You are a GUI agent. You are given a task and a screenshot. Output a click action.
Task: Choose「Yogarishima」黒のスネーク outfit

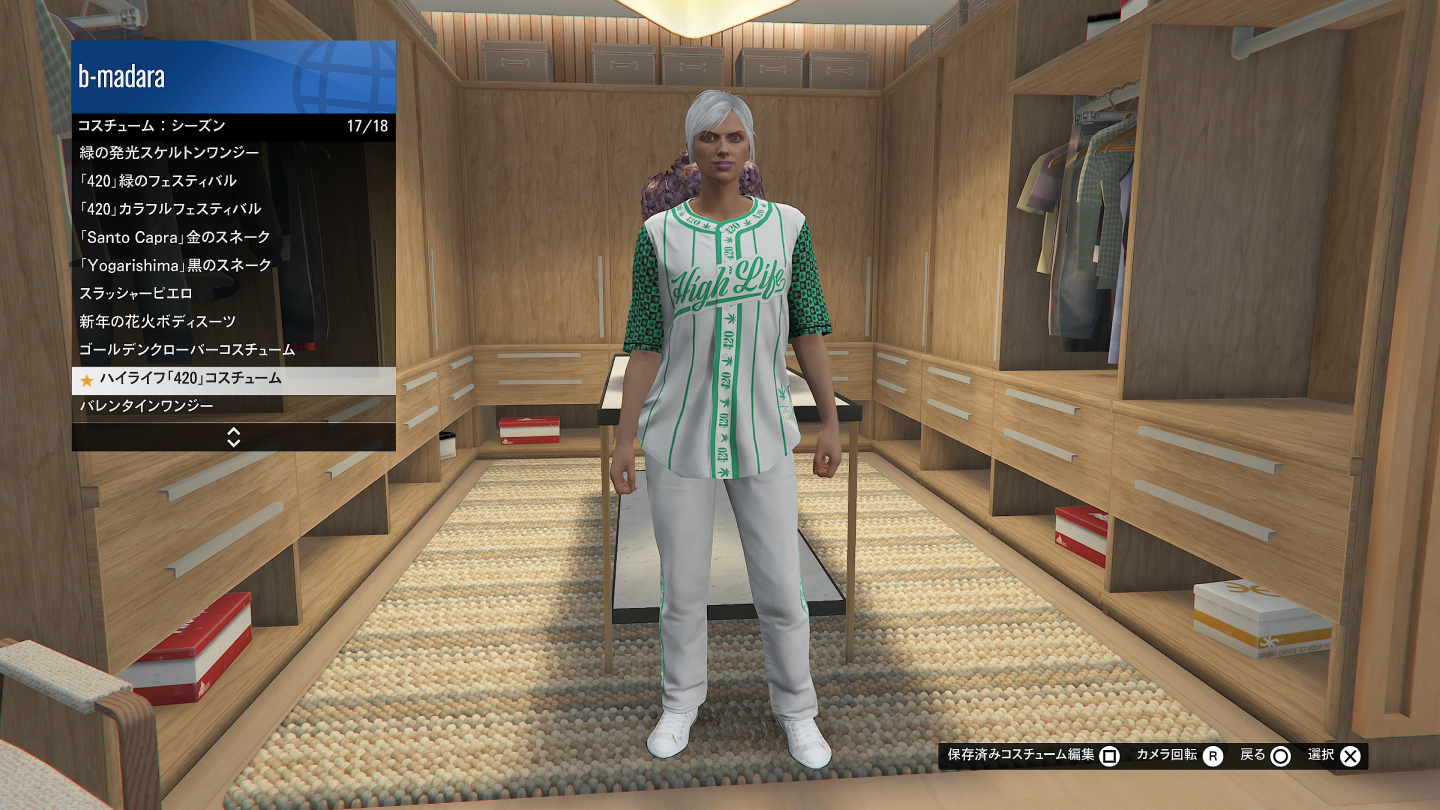coord(233,265)
